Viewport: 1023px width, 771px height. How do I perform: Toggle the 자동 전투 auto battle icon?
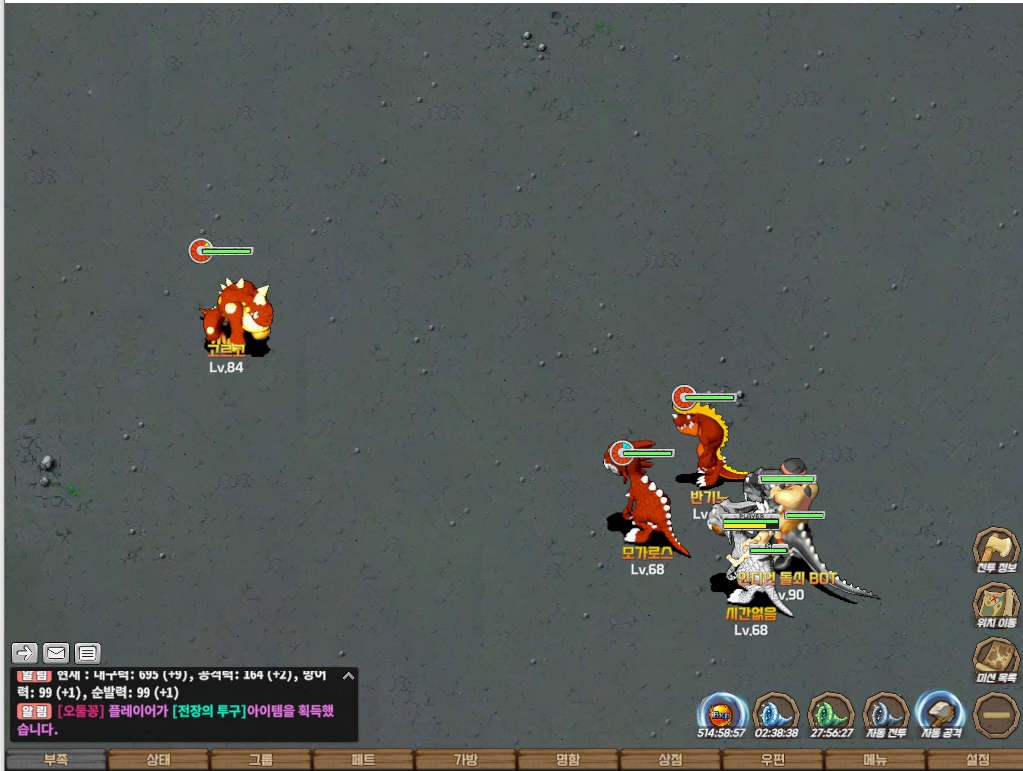point(884,714)
